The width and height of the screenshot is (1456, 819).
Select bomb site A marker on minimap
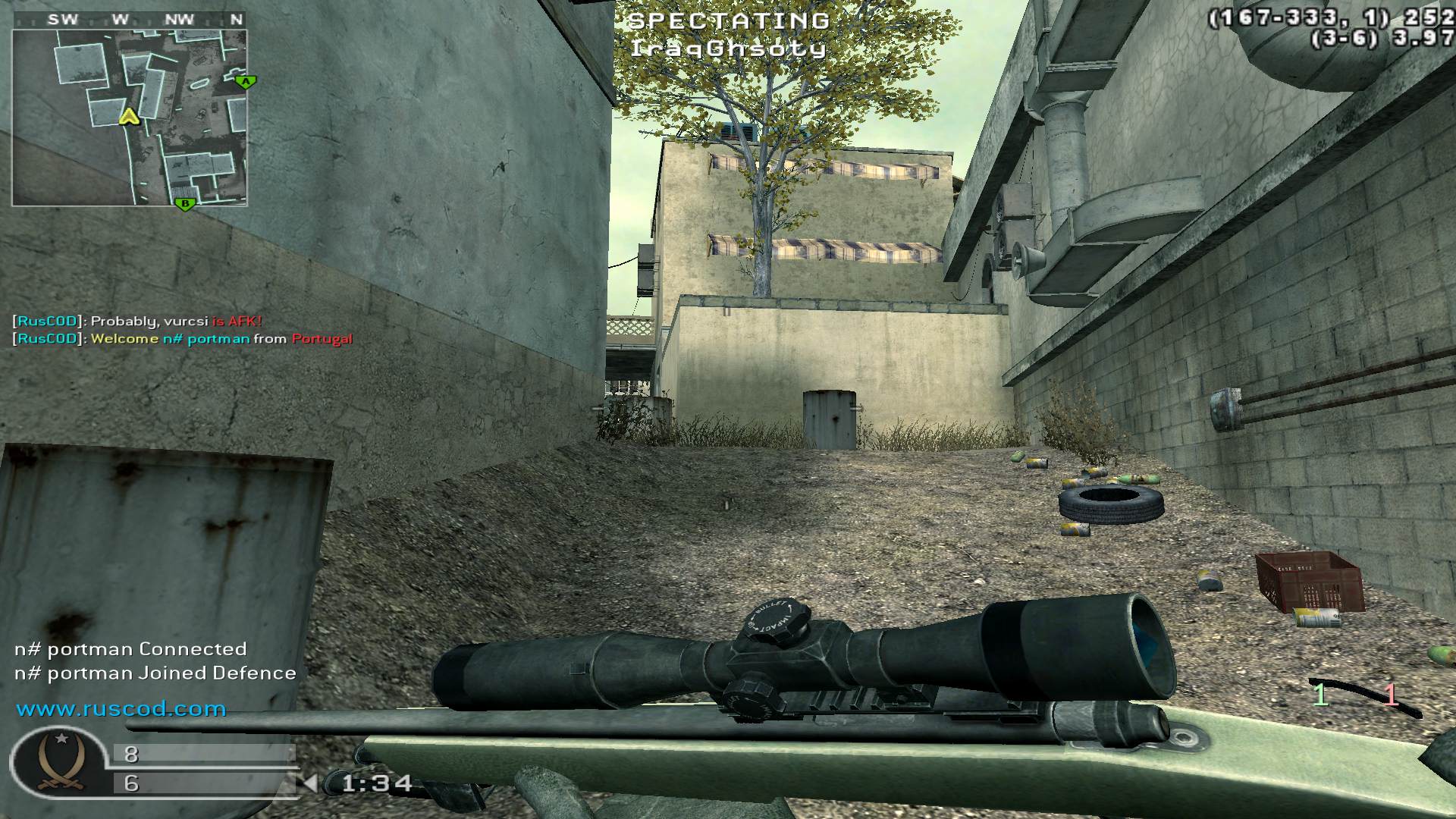(x=244, y=81)
